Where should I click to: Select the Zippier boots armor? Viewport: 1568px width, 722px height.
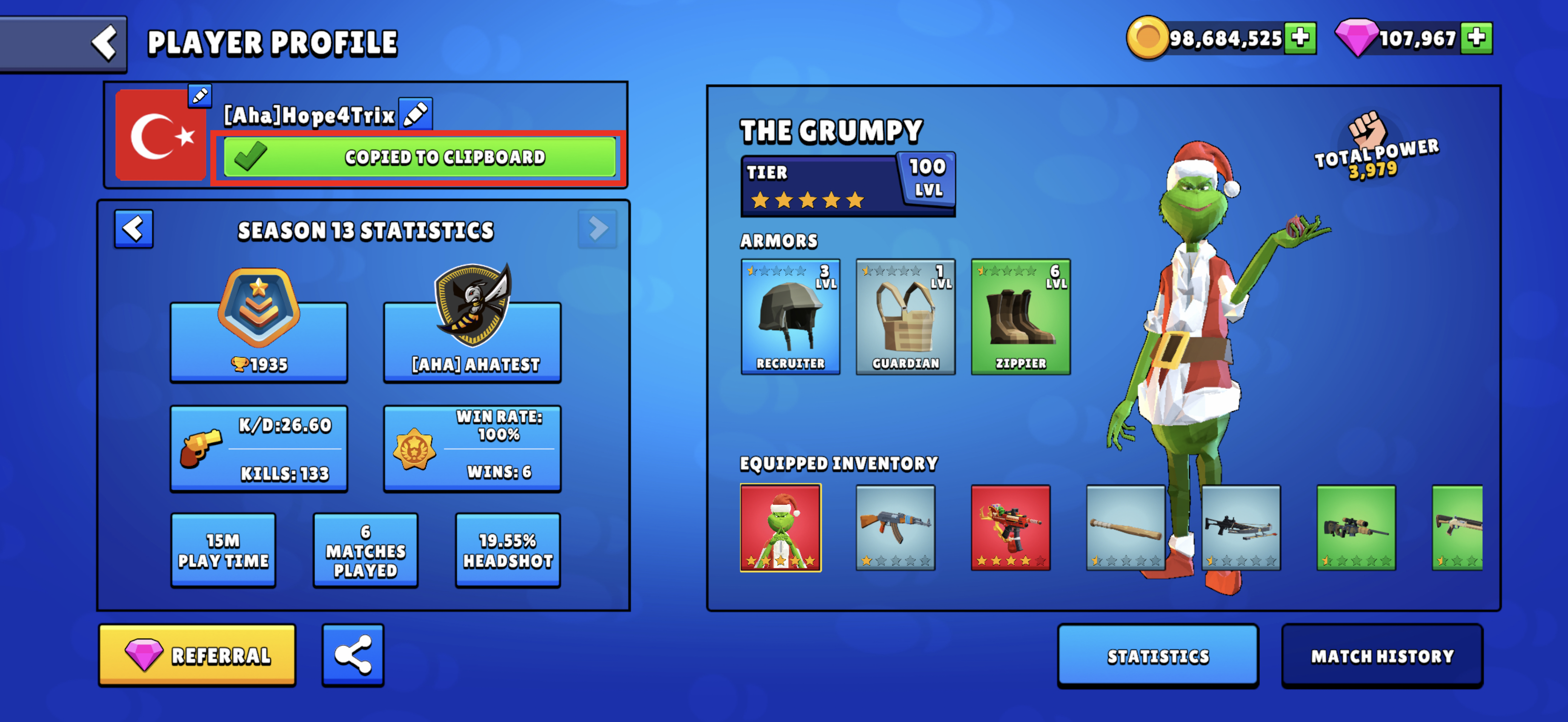coord(1020,317)
